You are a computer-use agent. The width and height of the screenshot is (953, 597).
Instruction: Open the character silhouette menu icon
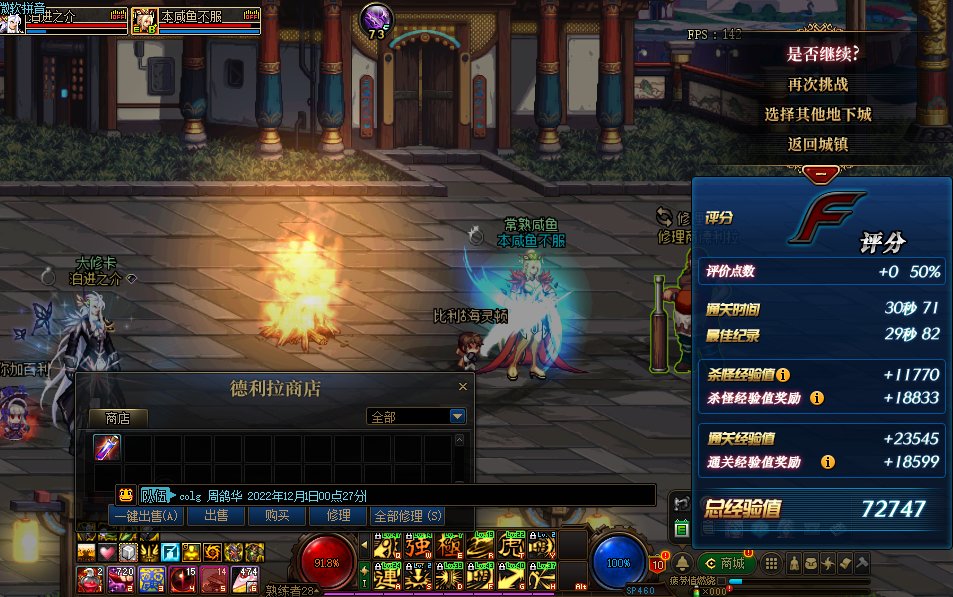(793, 564)
